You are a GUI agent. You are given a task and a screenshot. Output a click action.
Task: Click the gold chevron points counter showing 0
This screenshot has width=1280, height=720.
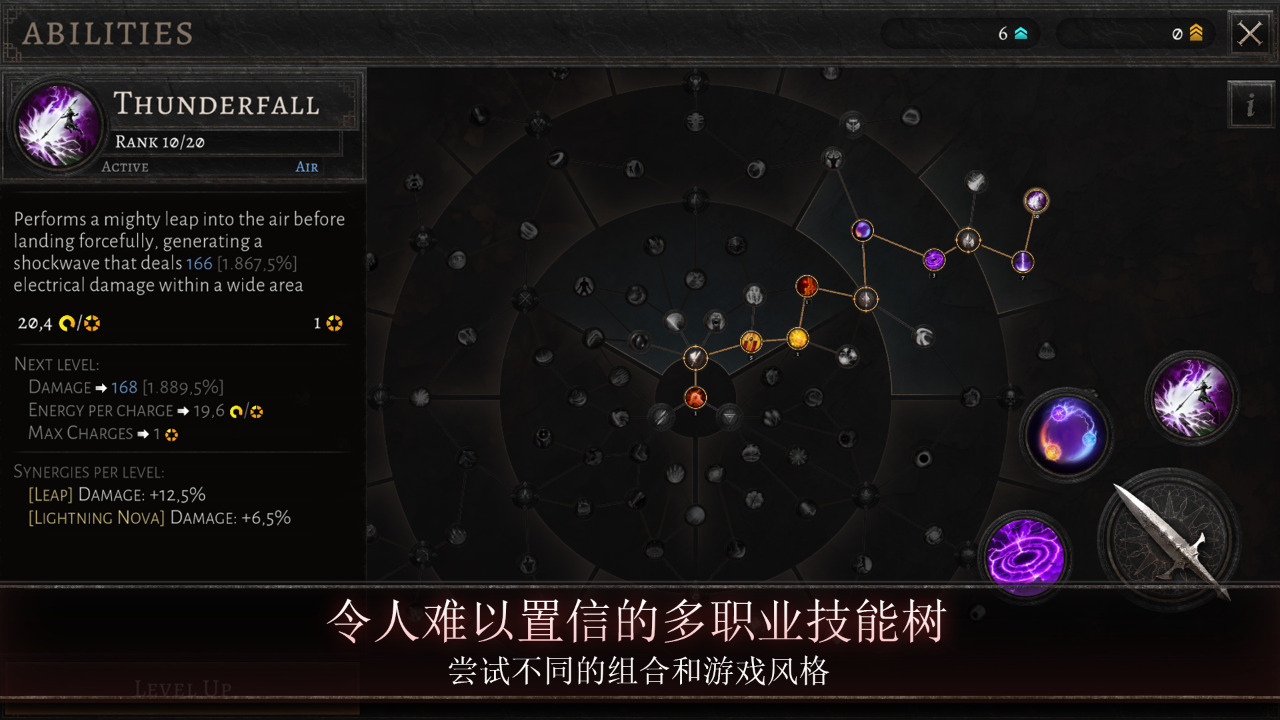tap(1135, 33)
